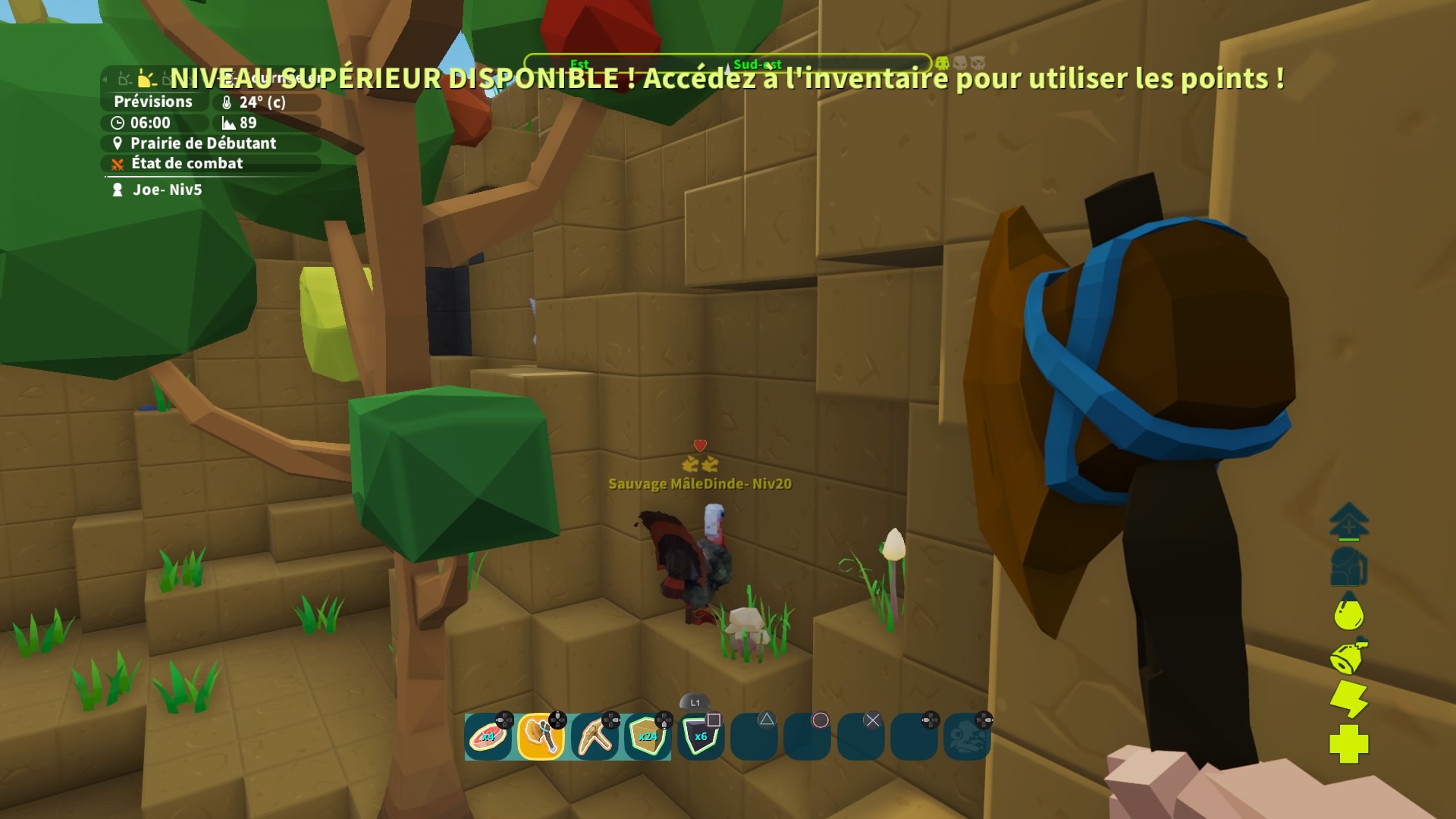Open the level-up arrow icon
1456x819 pixels.
[x=1348, y=522]
